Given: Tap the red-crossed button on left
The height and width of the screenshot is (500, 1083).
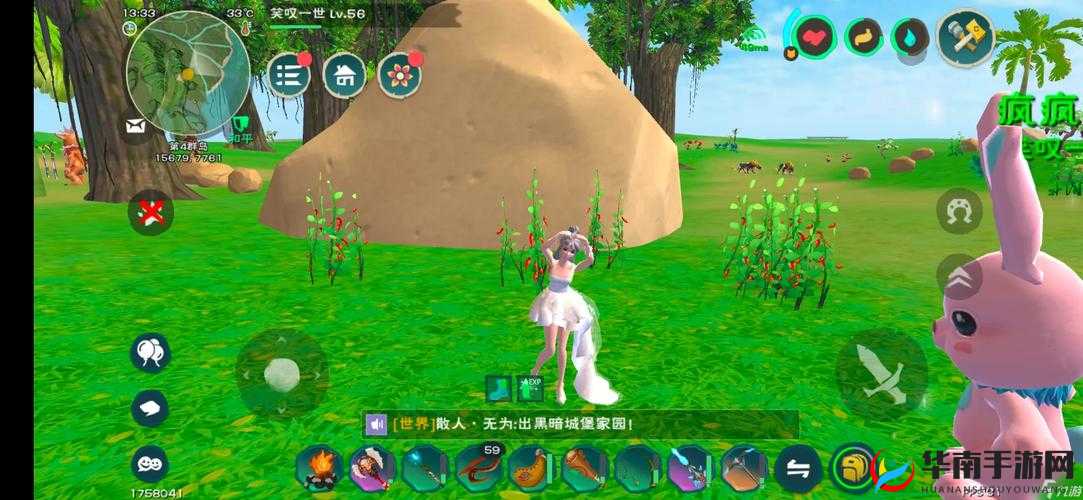Looking at the screenshot, I should 151,212.
